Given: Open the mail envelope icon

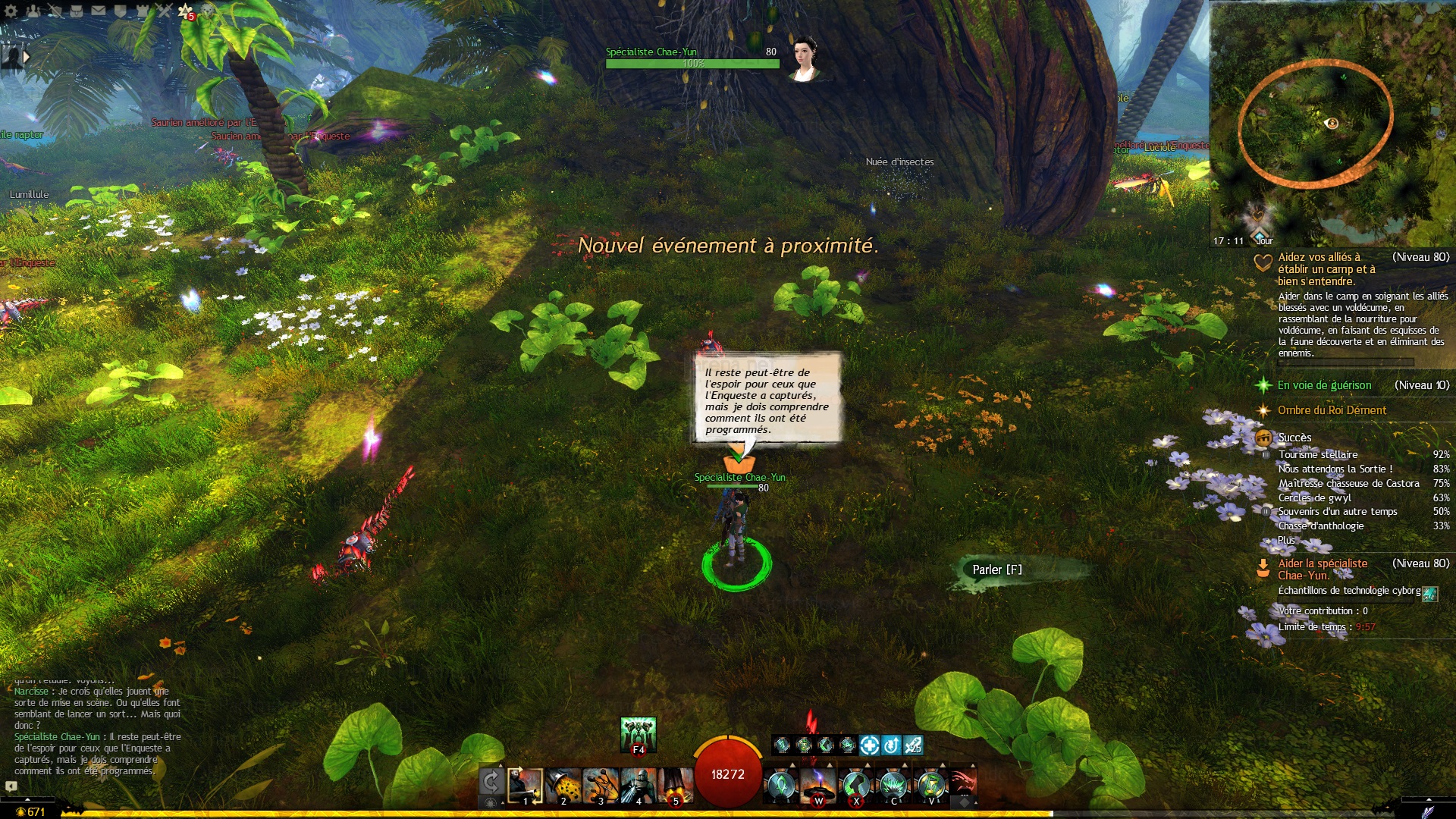Looking at the screenshot, I should coord(99,11).
